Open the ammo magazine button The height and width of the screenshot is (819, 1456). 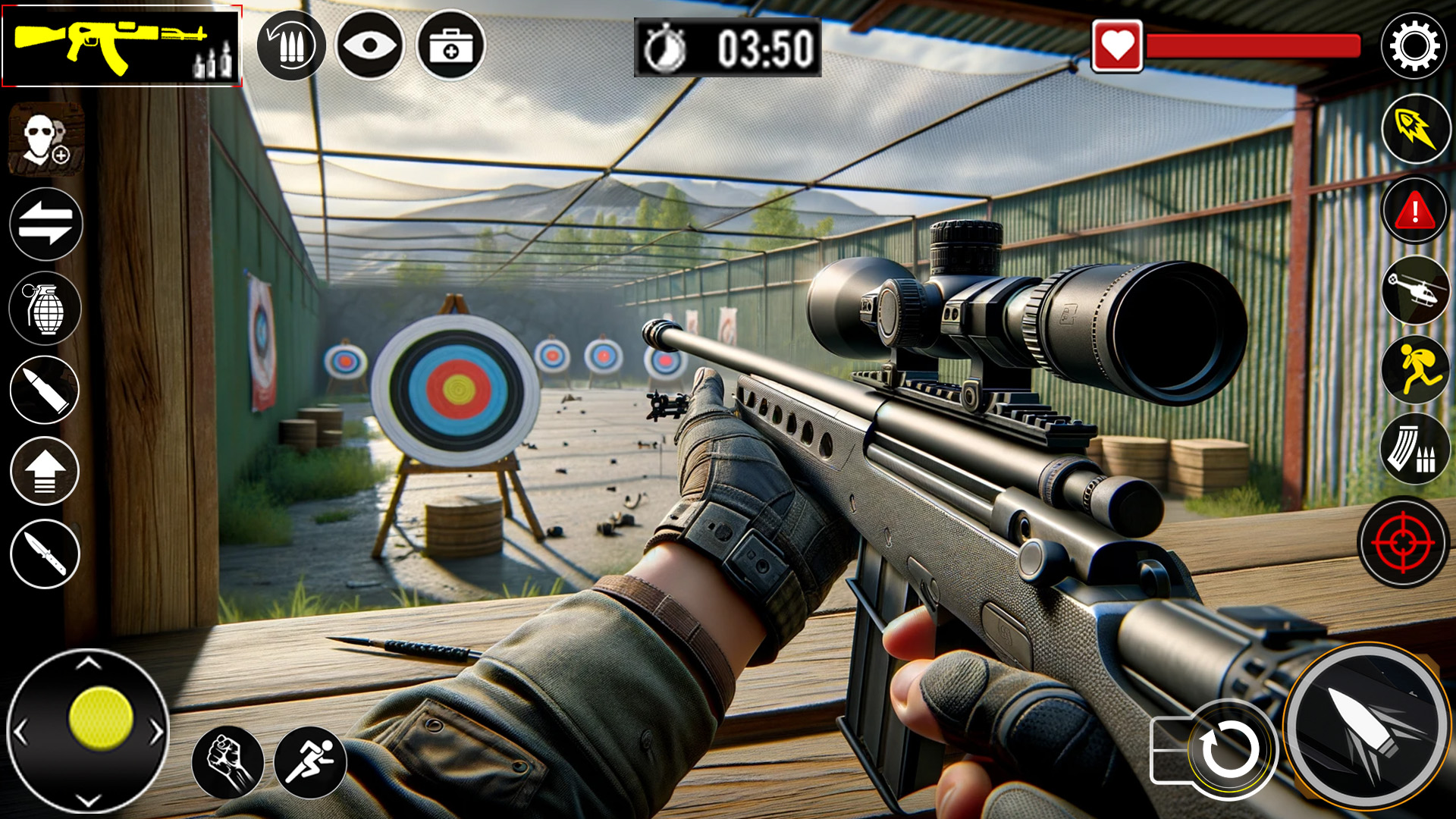coord(1416,450)
